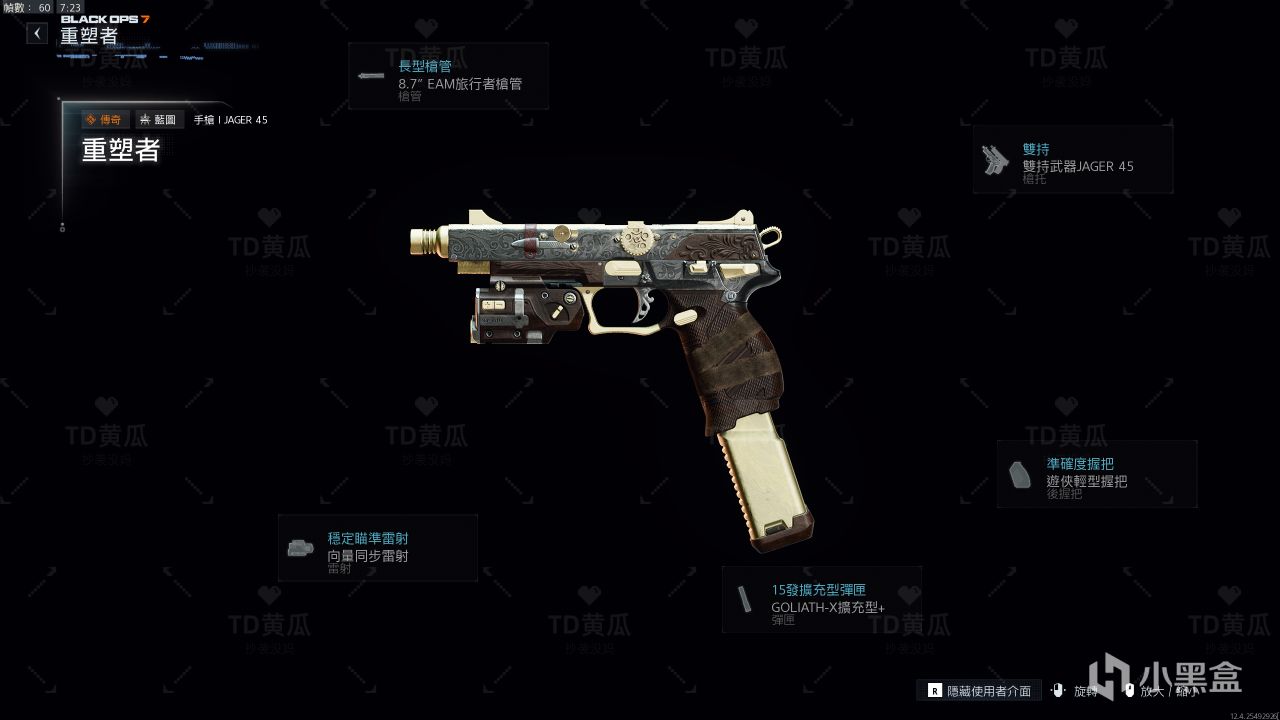Click the 重塑者 blueprint title
Viewport: 1280px width, 720px height.
tap(120, 152)
